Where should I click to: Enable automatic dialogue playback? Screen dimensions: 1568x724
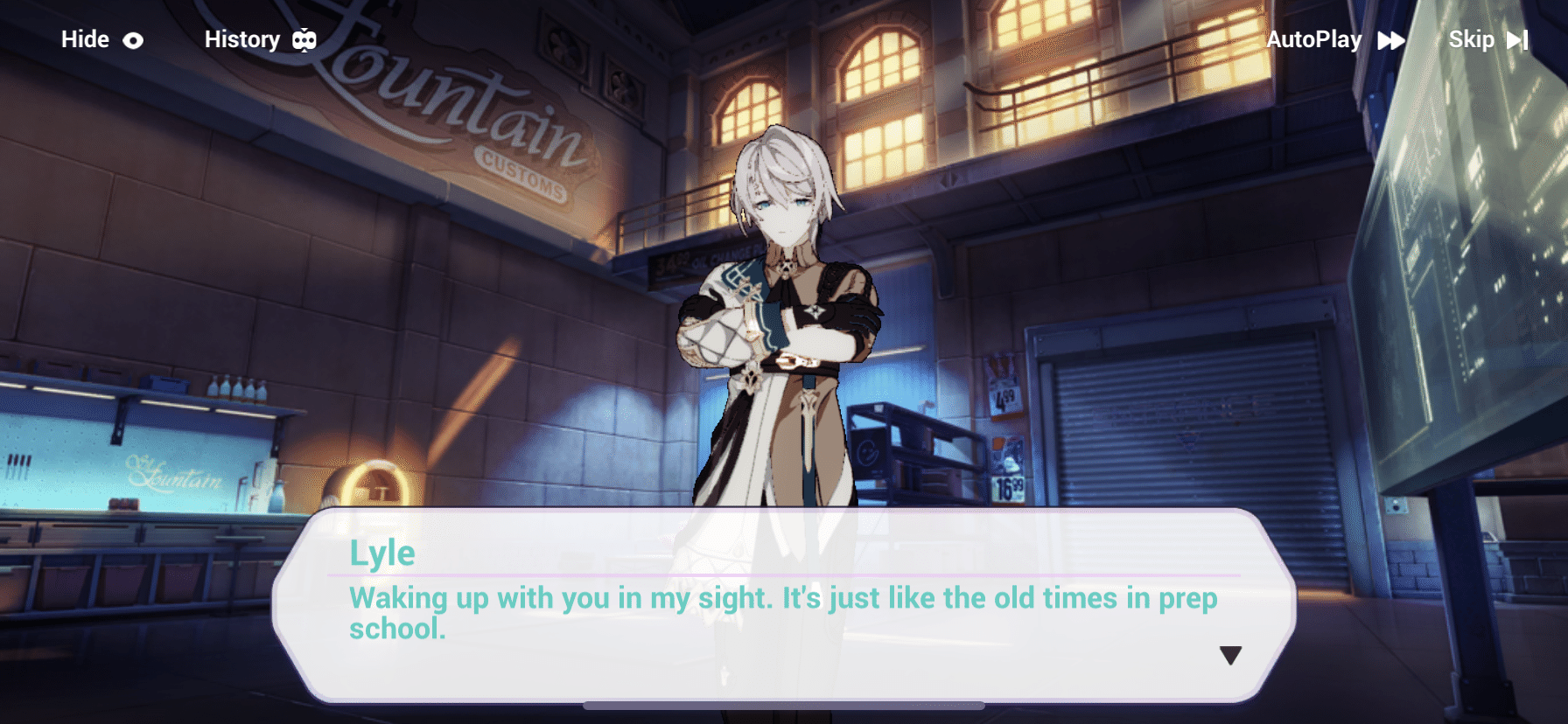pos(1316,39)
